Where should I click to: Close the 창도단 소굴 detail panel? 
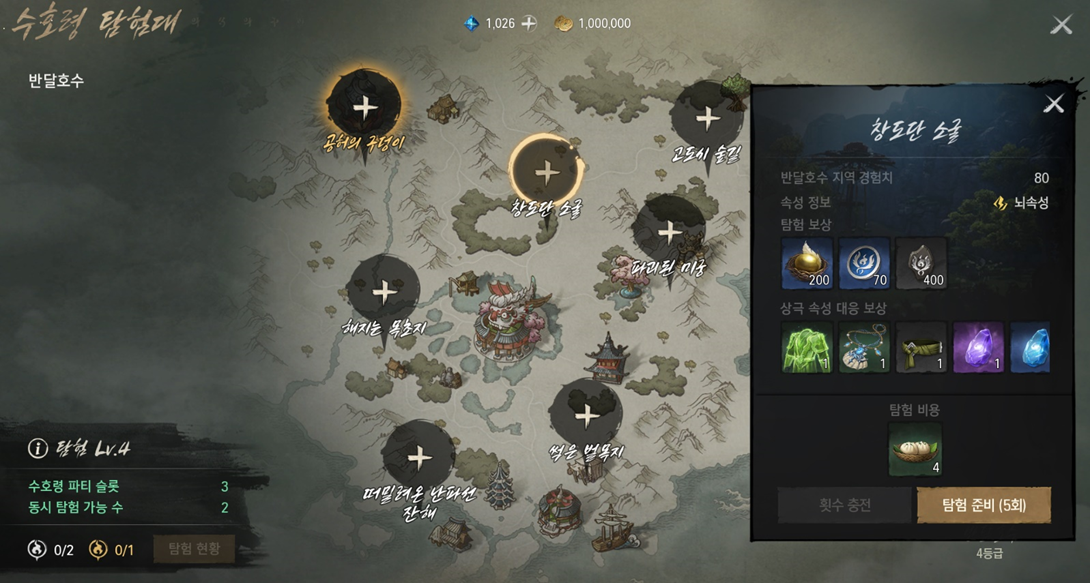[x=1053, y=104]
